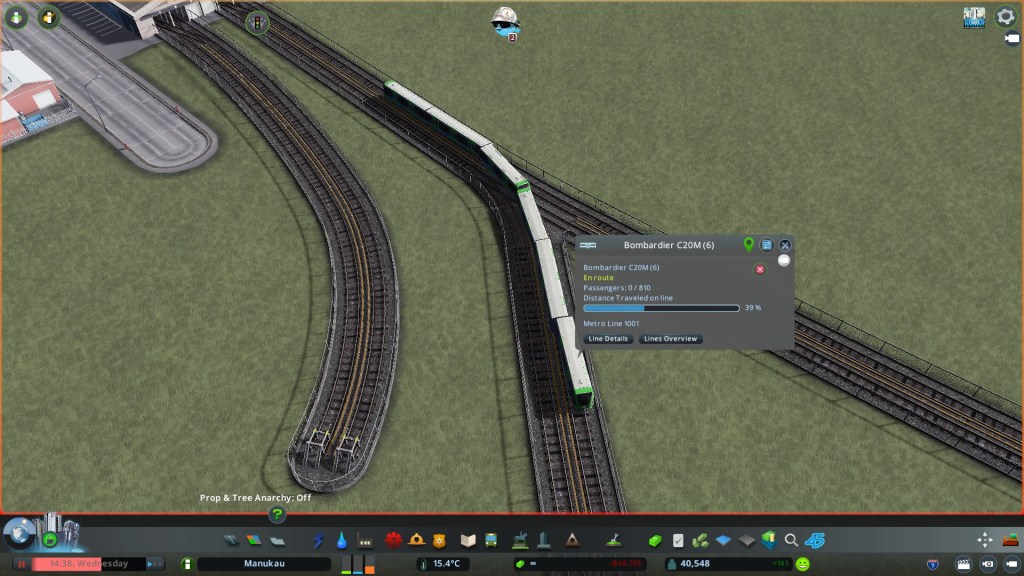Open the gear options menu

[x=1005, y=17]
